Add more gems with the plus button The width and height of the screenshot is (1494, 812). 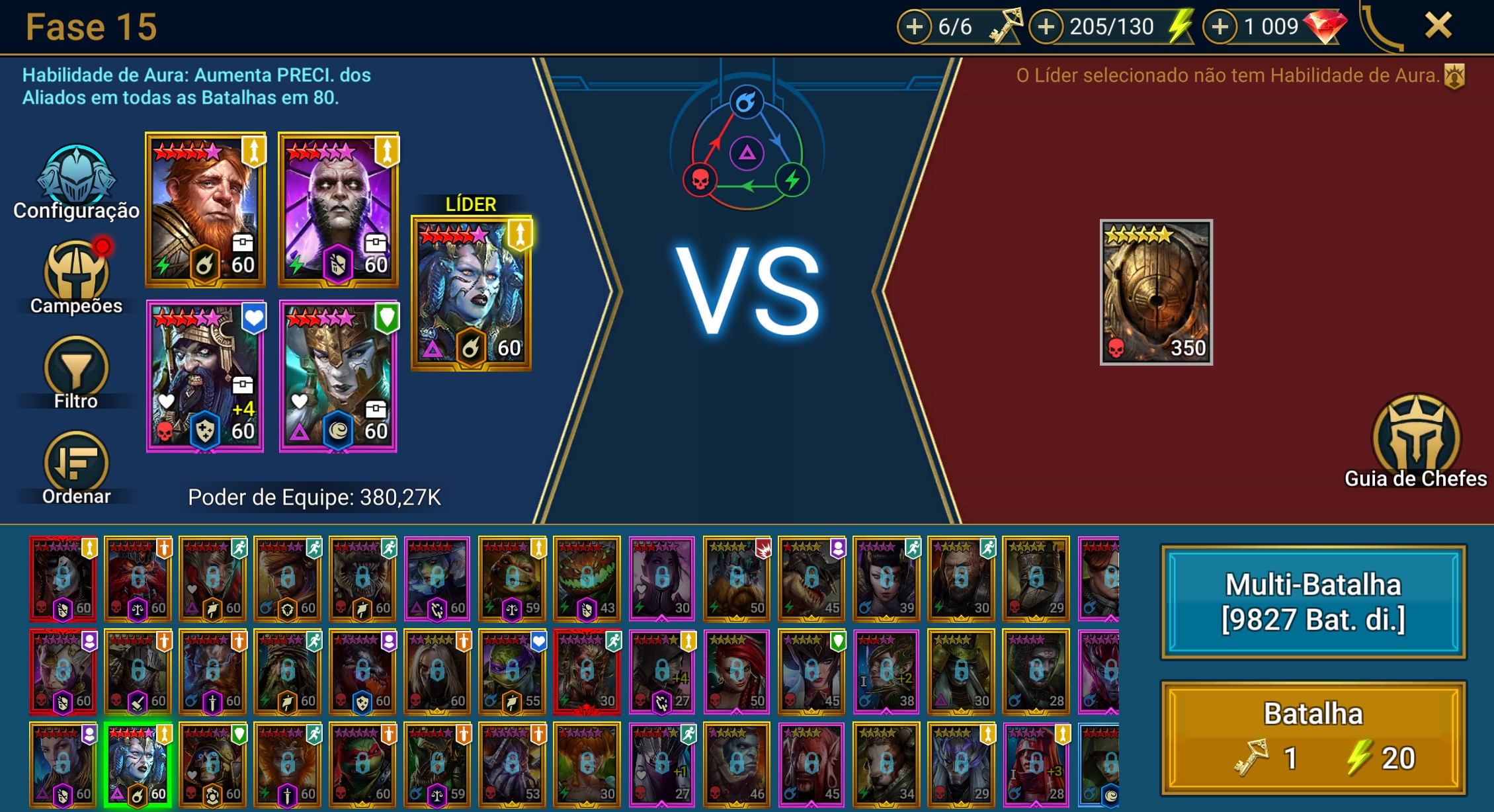click(1220, 27)
